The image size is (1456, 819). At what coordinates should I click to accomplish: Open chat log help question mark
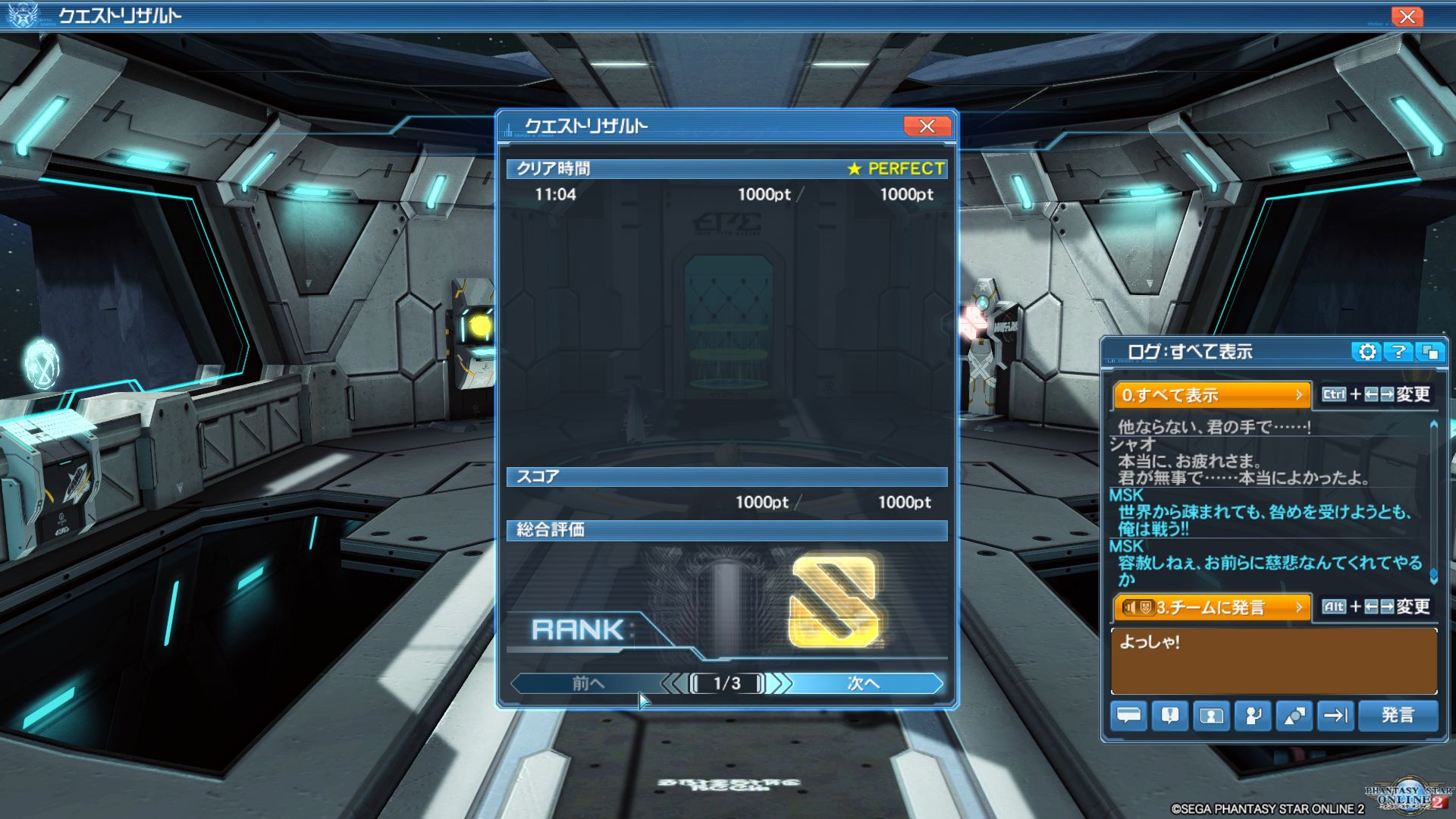point(1398,352)
